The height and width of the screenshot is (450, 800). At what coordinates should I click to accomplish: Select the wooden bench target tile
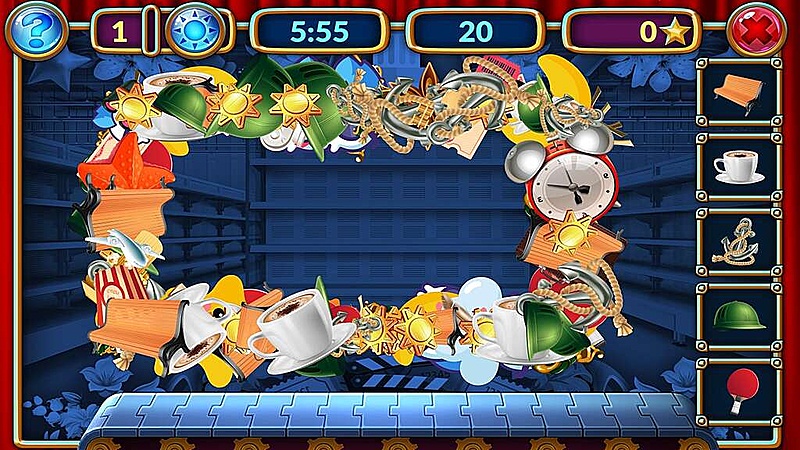(x=739, y=91)
